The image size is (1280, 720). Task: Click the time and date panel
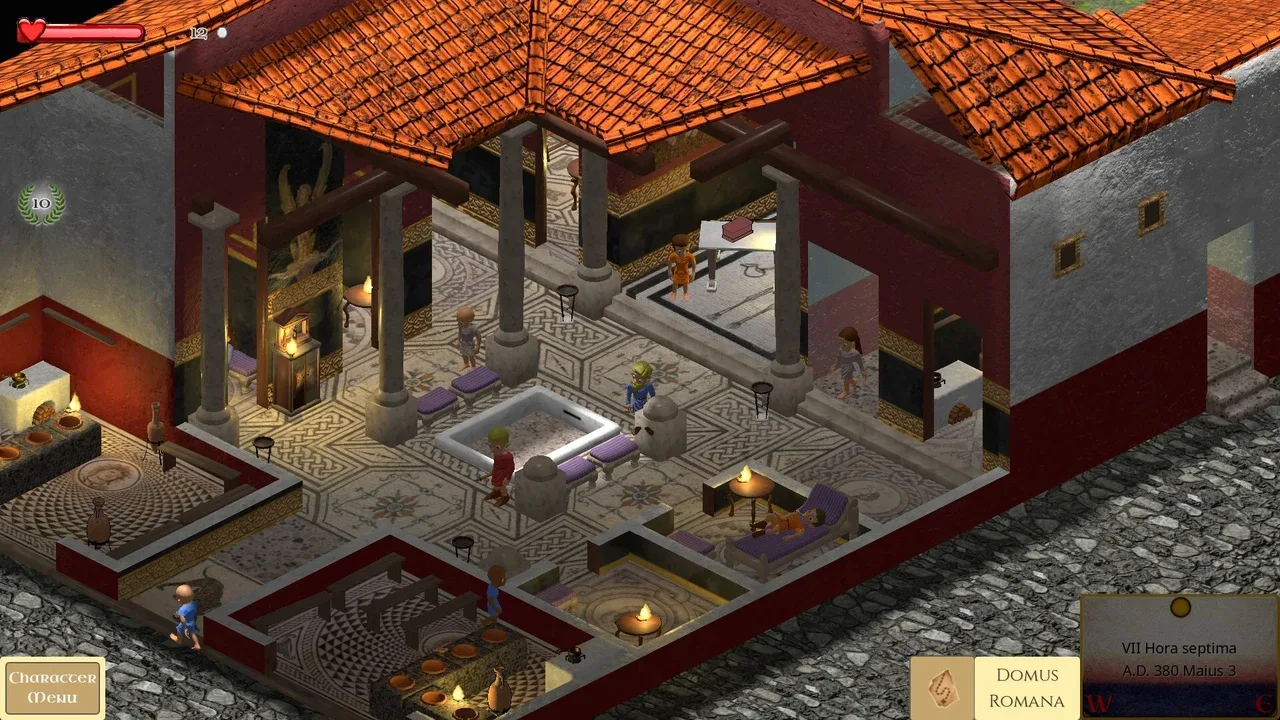(1179, 656)
